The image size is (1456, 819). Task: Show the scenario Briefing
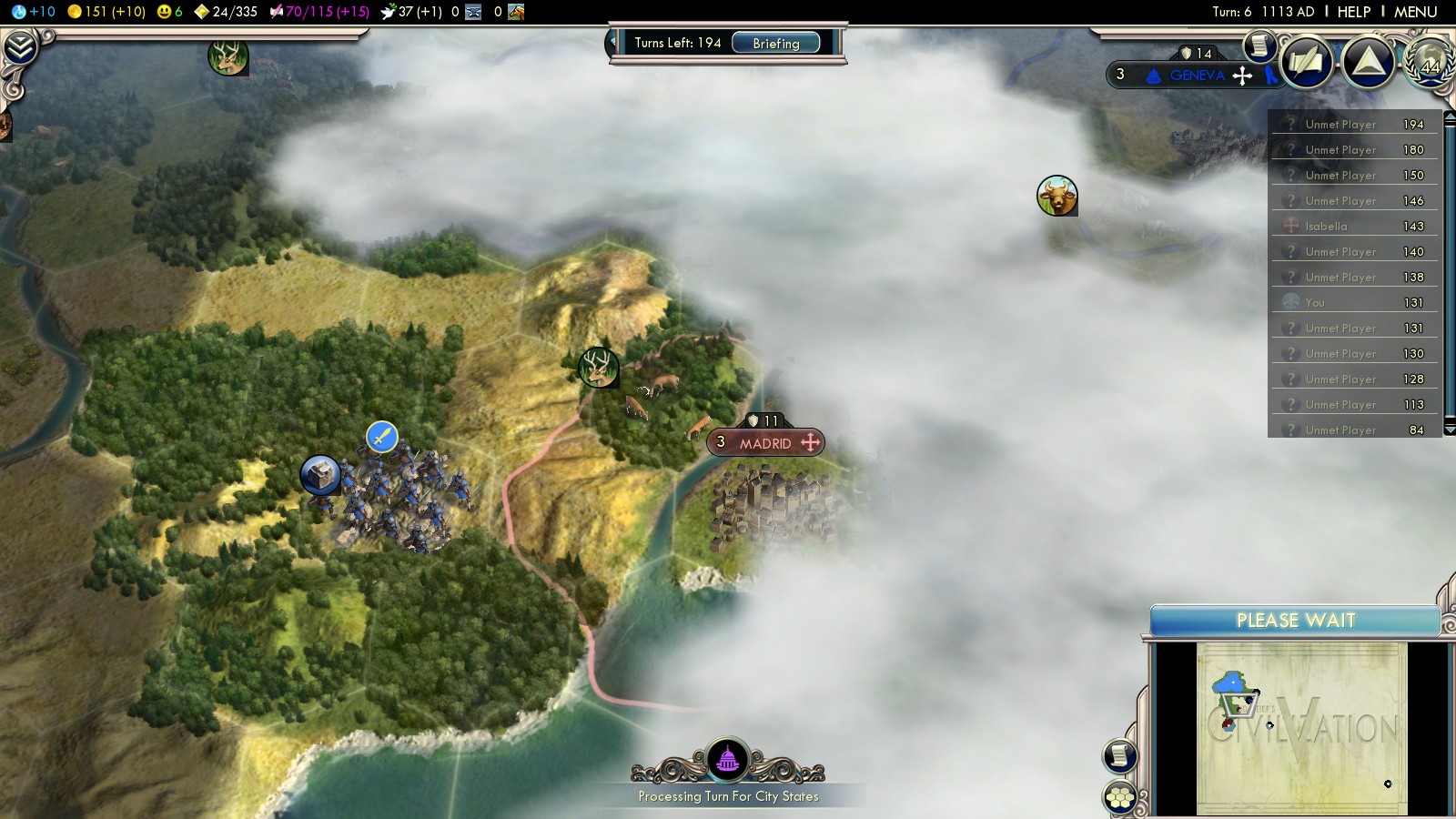coord(775,43)
